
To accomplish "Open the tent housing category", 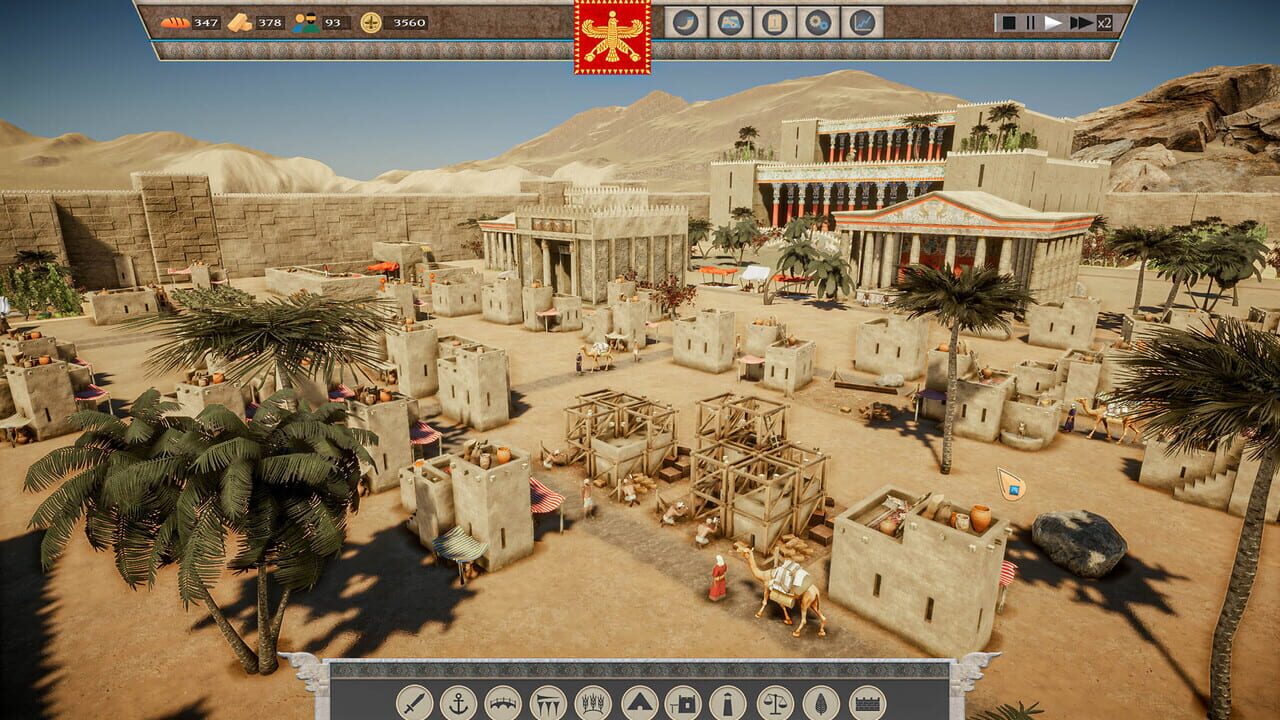I will click(x=640, y=703).
